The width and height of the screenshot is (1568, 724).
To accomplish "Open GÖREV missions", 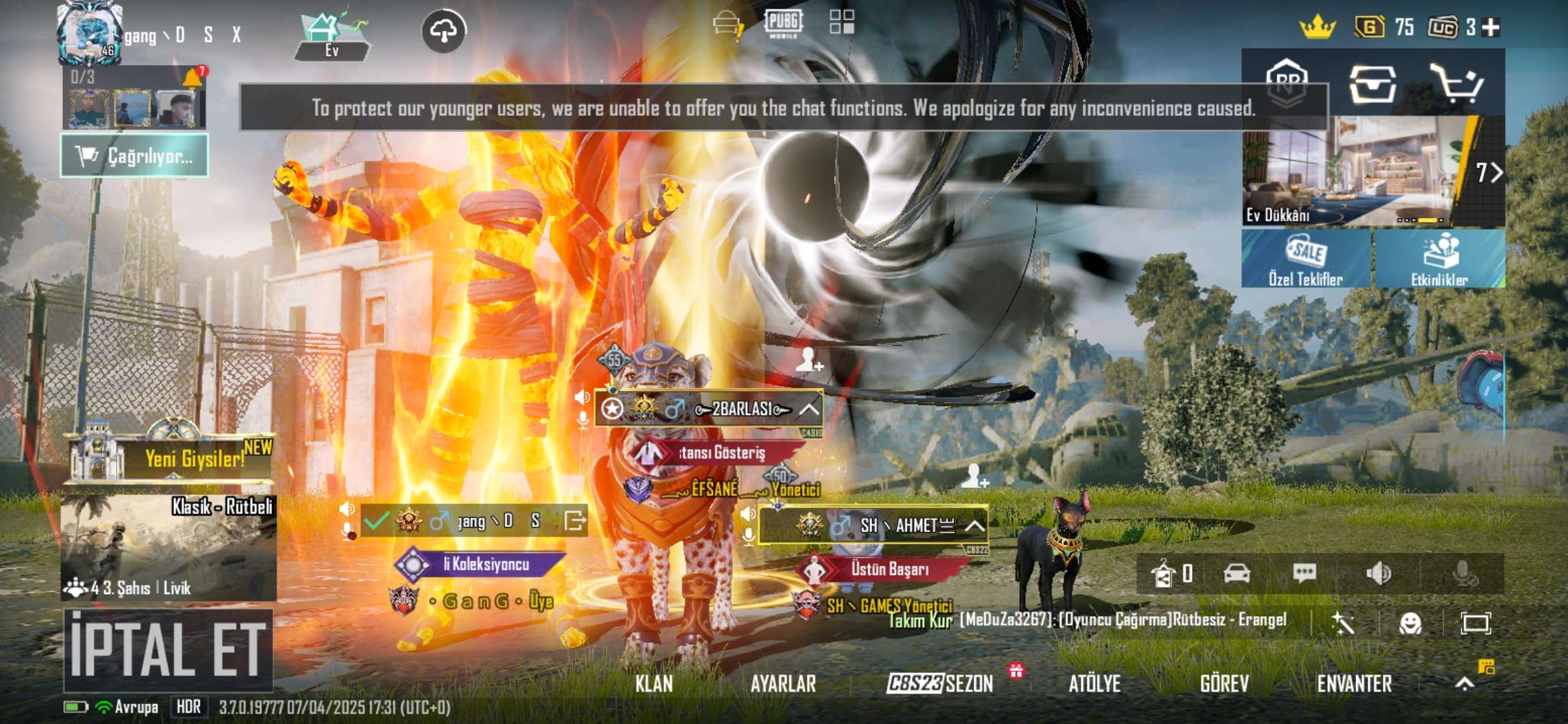I will tap(1224, 684).
